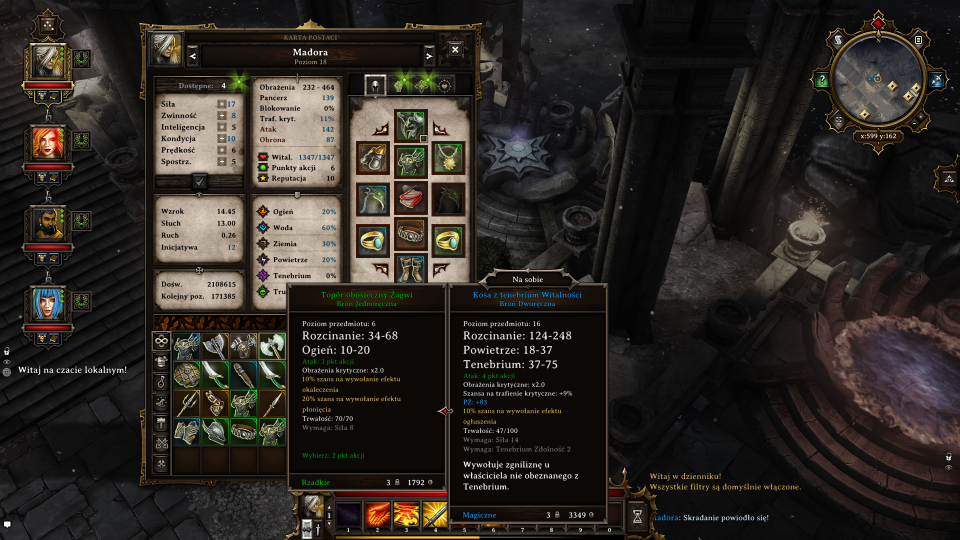The width and height of the screenshot is (960, 540).
Task: Add a point to Siła
Action: tap(221, 103)
